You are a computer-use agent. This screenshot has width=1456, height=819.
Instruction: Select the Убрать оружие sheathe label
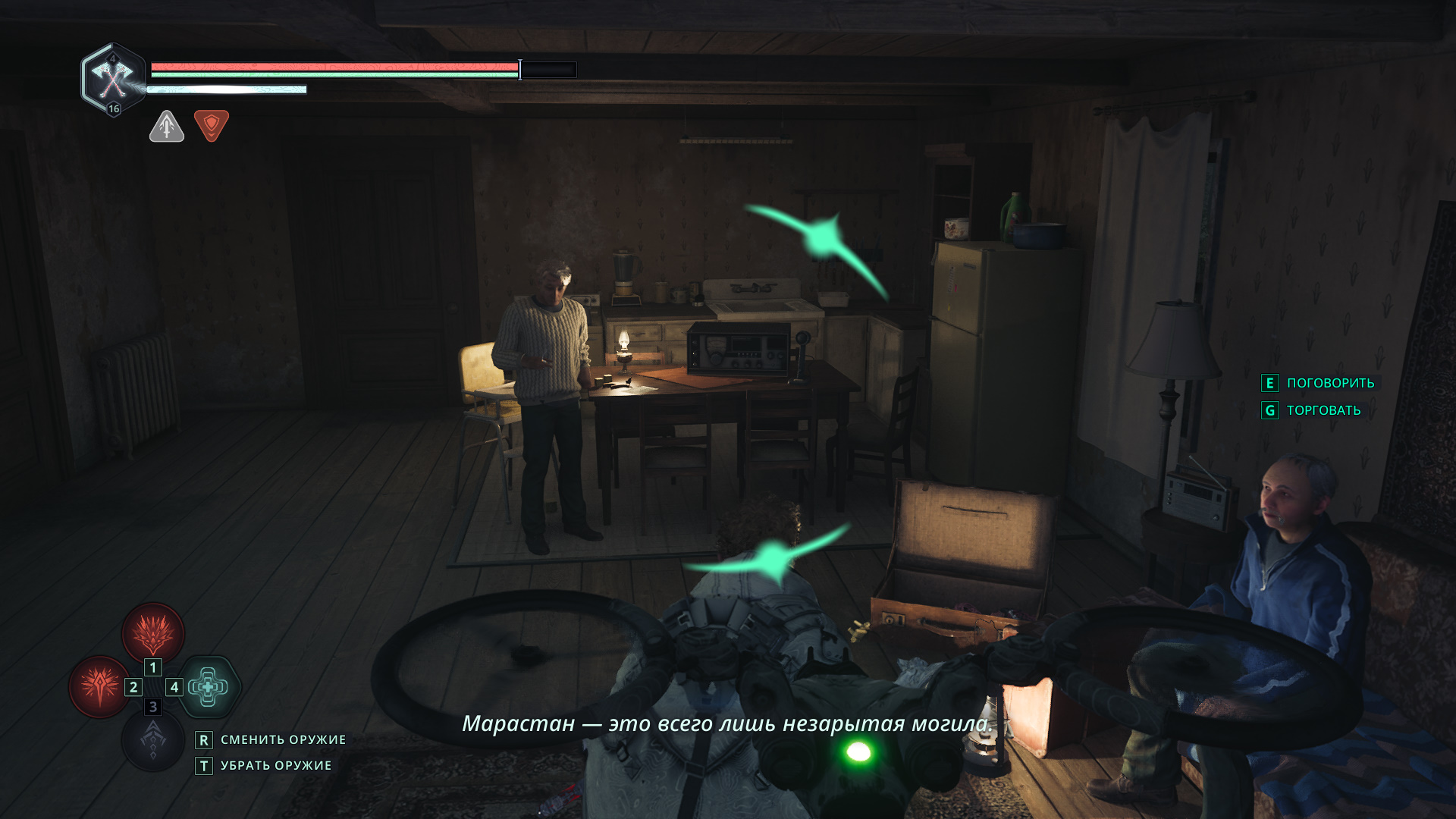[275, 766]
